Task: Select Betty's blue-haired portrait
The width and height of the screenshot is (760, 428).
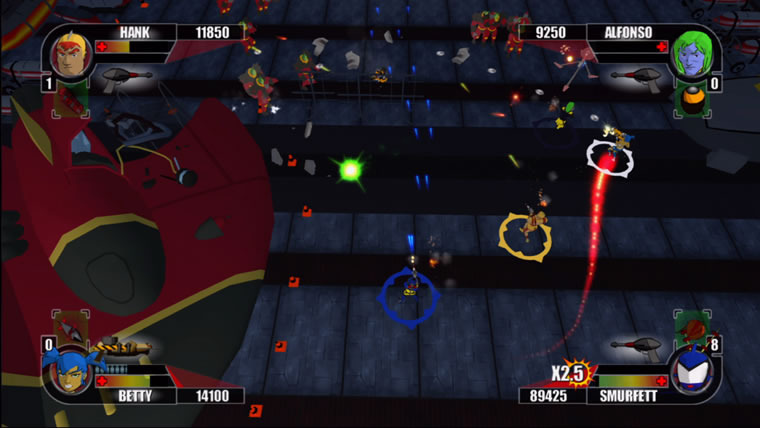Action: point(66,370)
